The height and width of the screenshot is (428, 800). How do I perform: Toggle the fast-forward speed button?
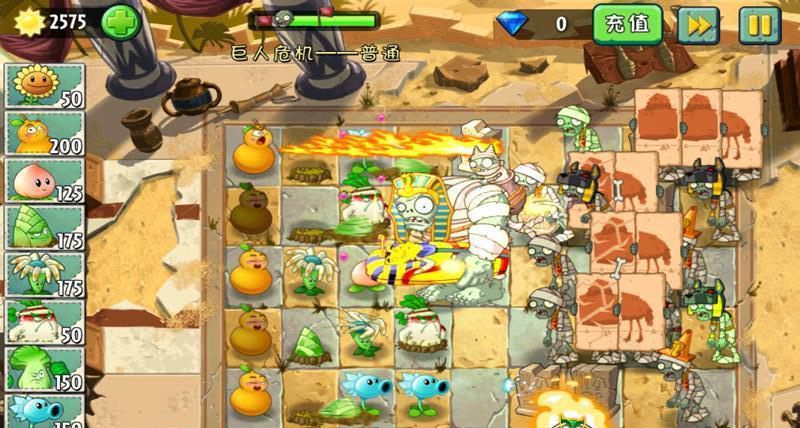point(698,24)
